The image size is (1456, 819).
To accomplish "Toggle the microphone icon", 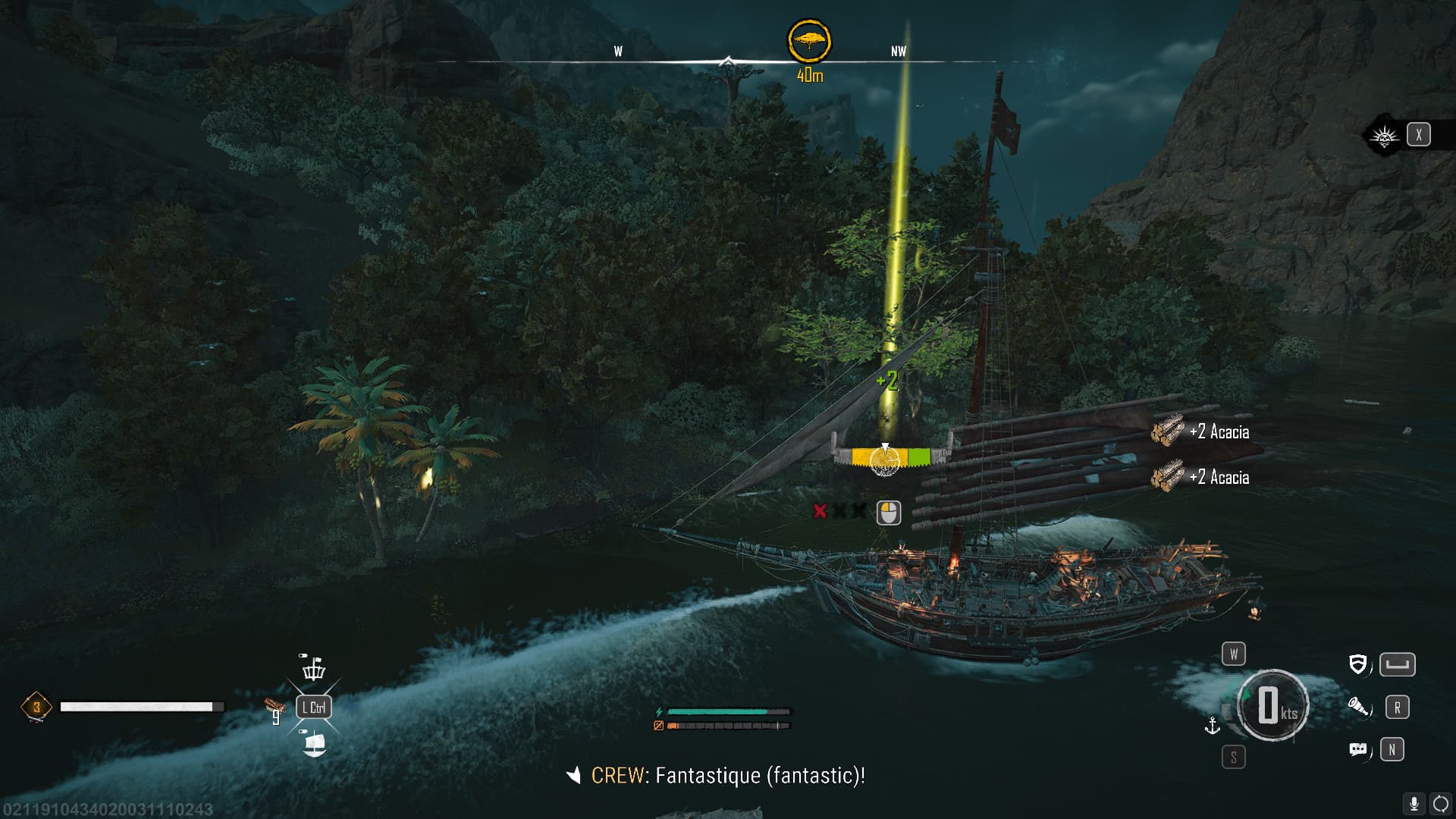I will (x=1414, y=804).
